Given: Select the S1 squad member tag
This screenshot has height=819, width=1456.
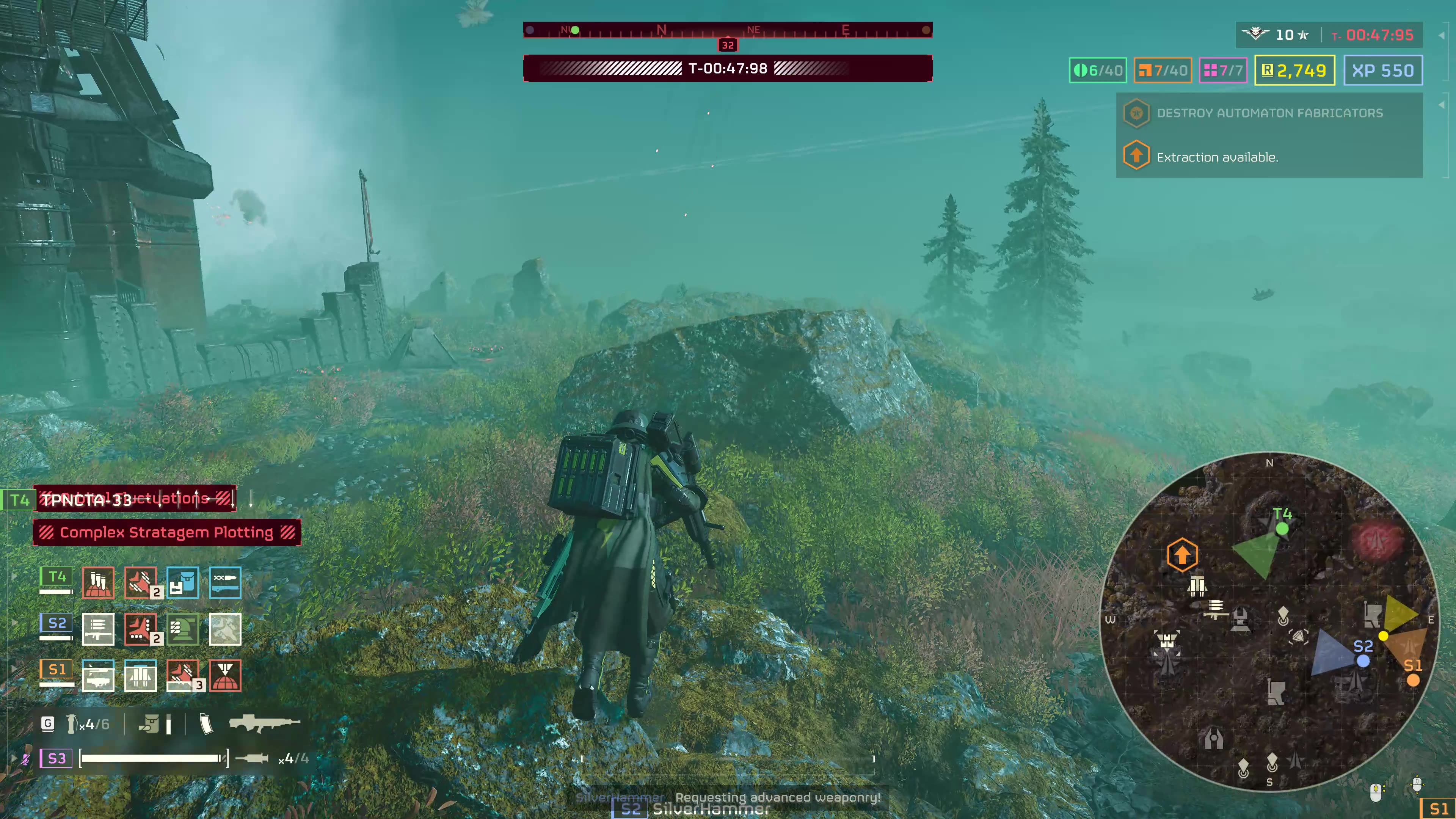Looking at the screenshot, I should coord(56,670).
